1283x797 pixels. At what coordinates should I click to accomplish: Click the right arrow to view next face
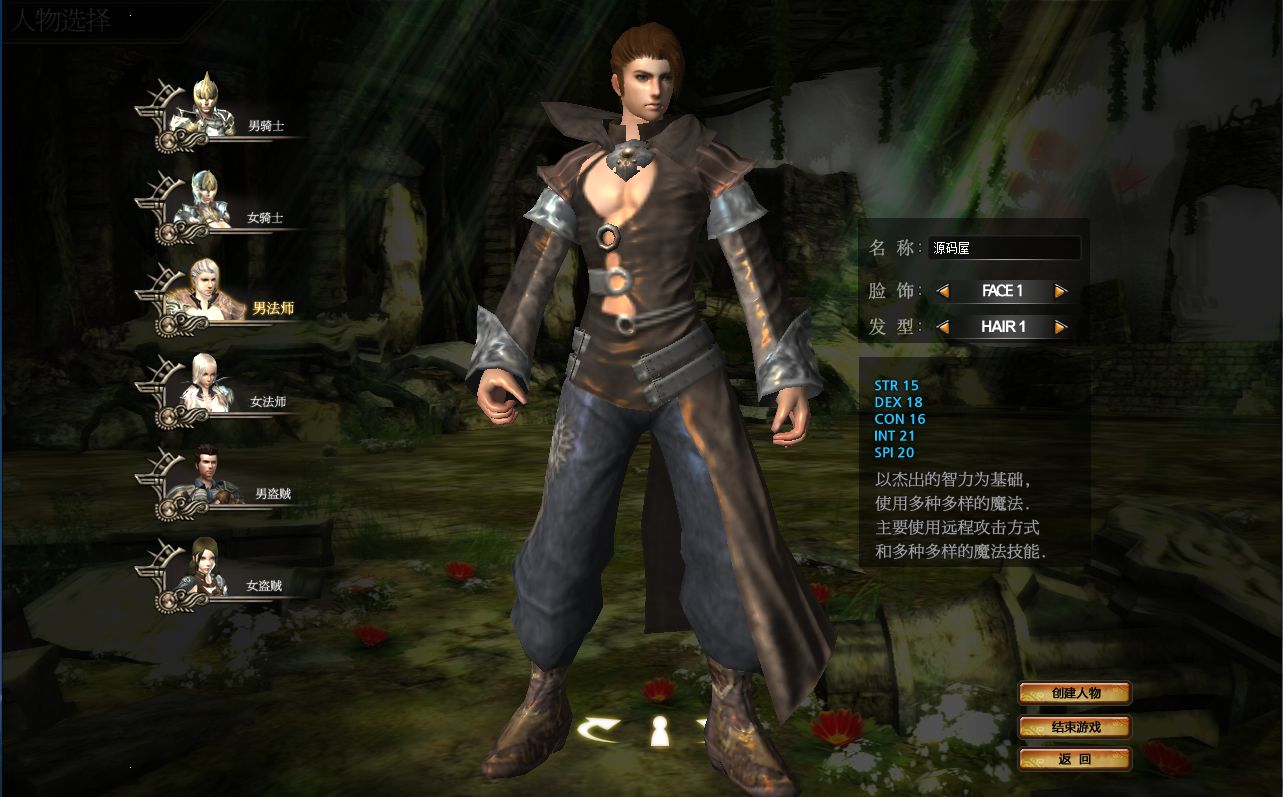point(1058,290)
